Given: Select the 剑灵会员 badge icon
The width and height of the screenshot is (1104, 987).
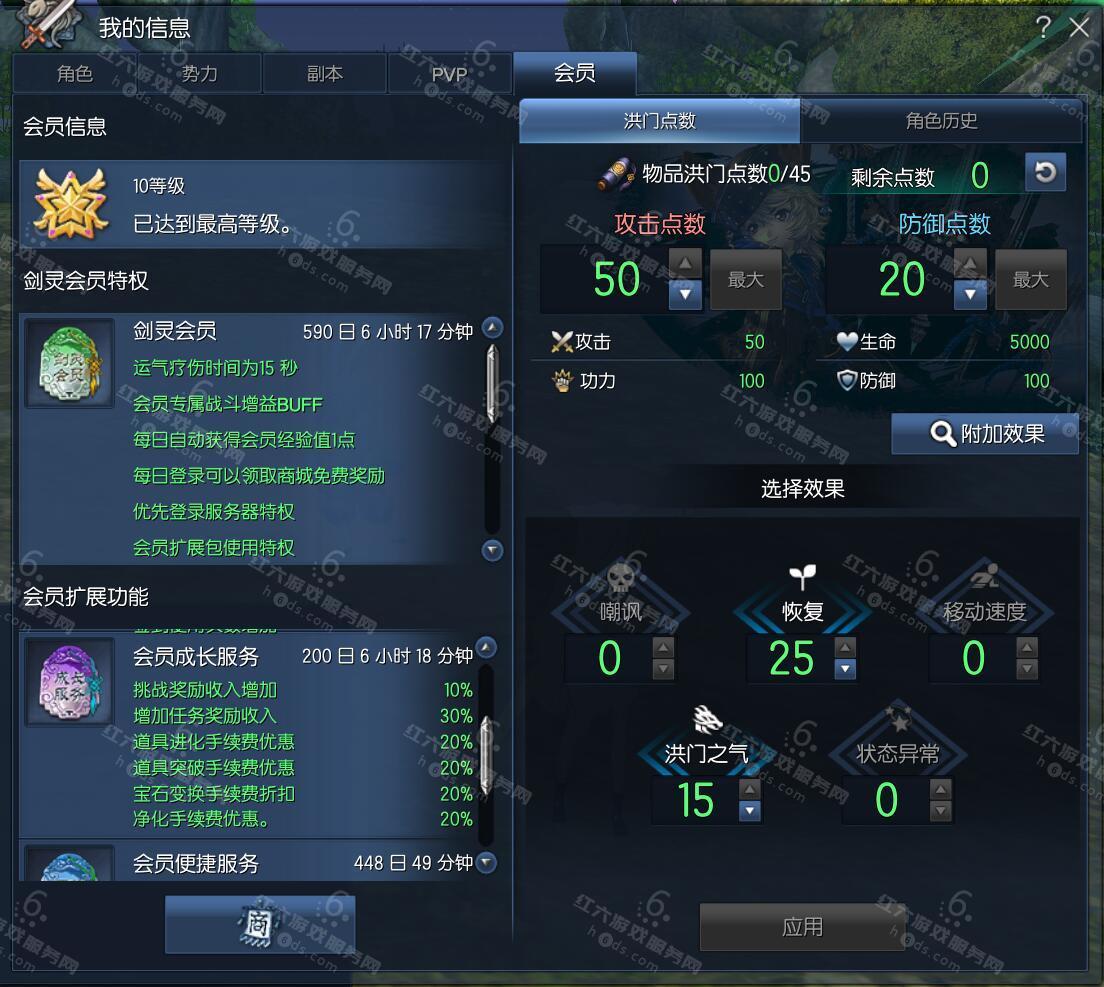Looking at the screenshot, I should 69,363.
